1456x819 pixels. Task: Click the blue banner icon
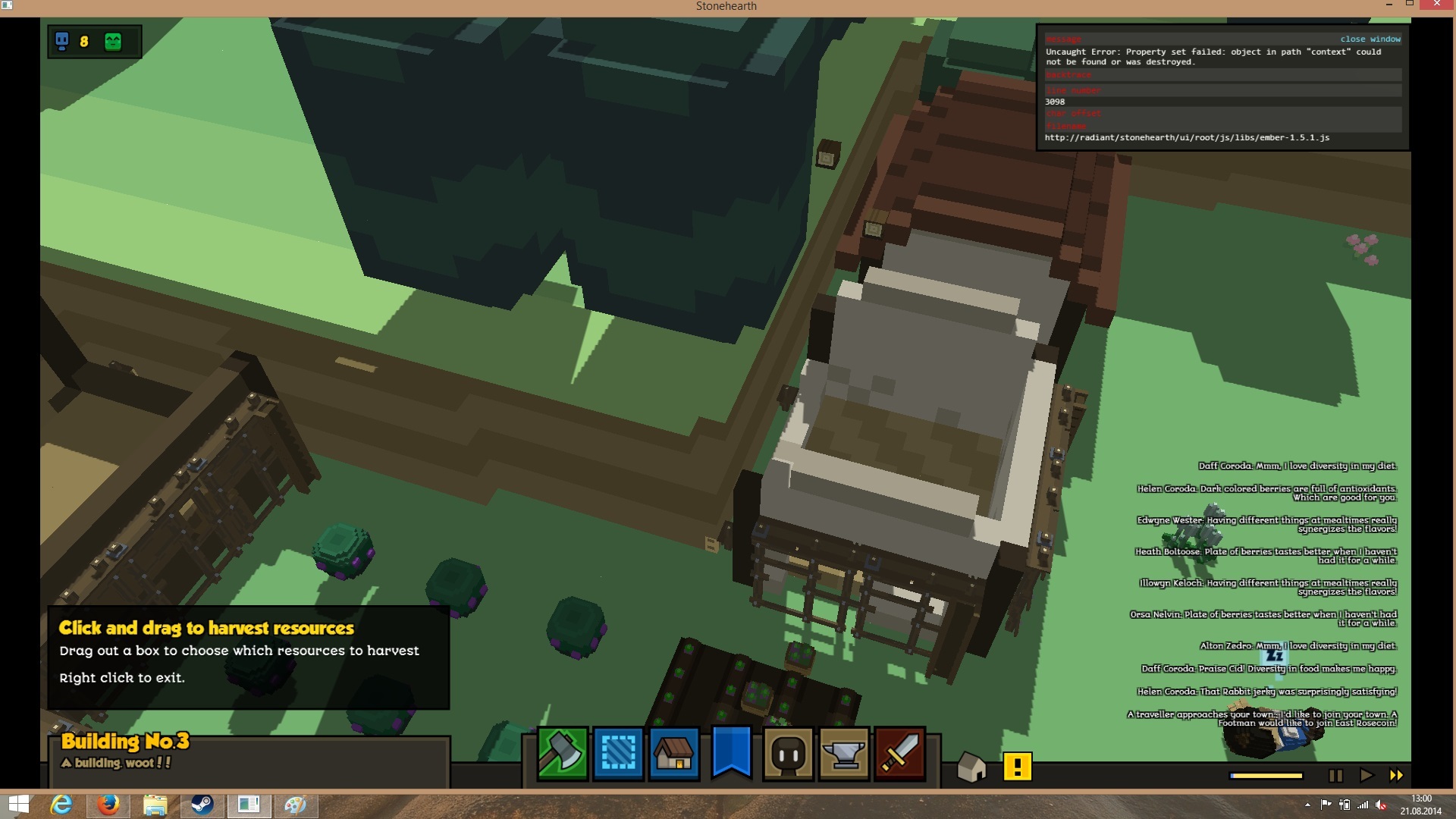(x=731, y=752)
